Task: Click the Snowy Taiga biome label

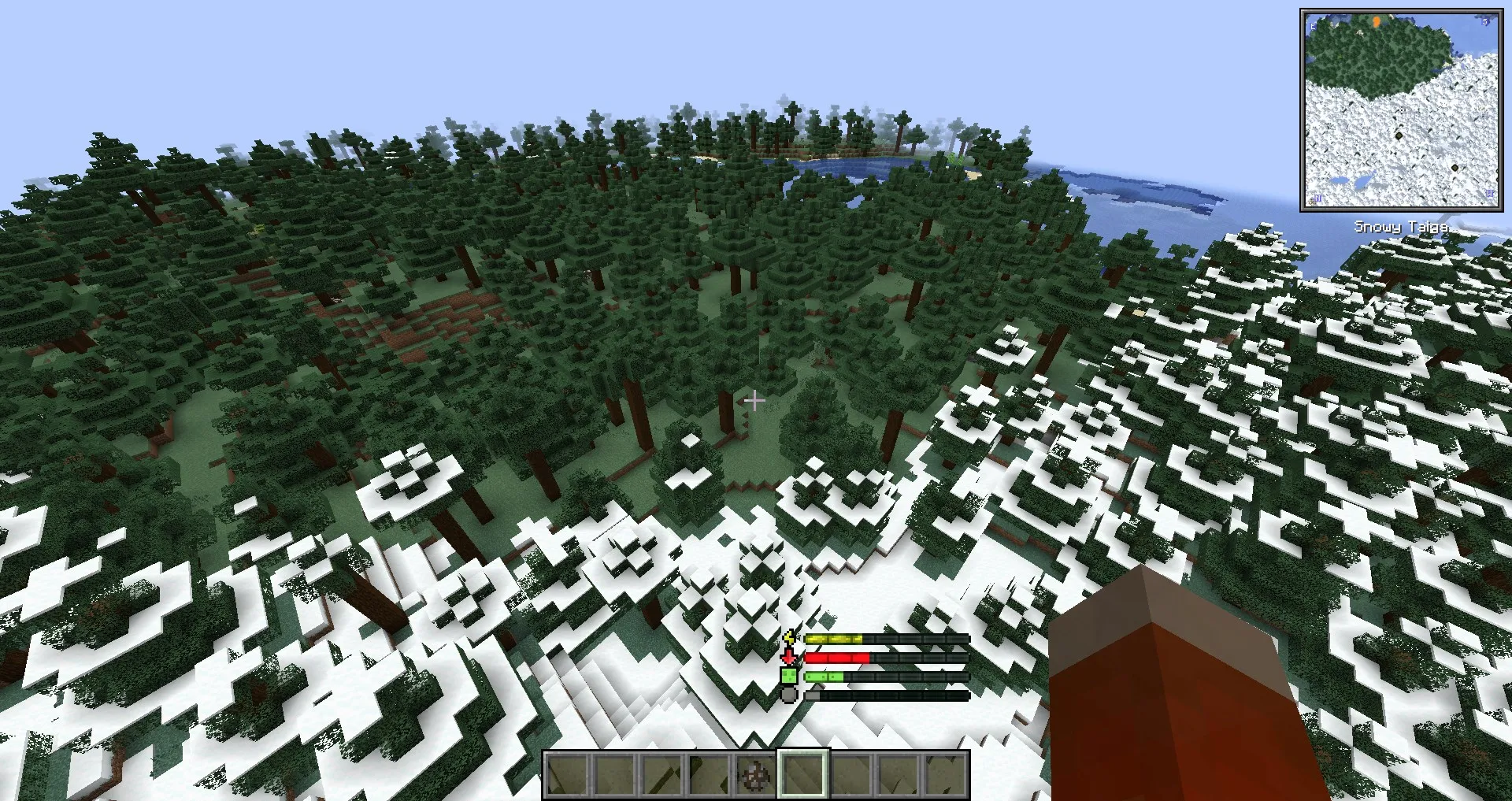Action: coord(1400,227)
